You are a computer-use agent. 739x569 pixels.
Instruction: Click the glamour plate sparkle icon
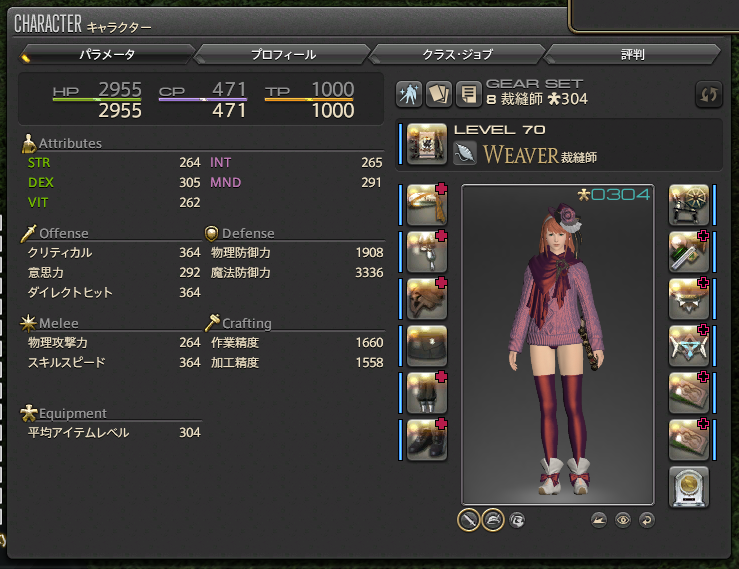pyautogui.click(x=409, y=94)
